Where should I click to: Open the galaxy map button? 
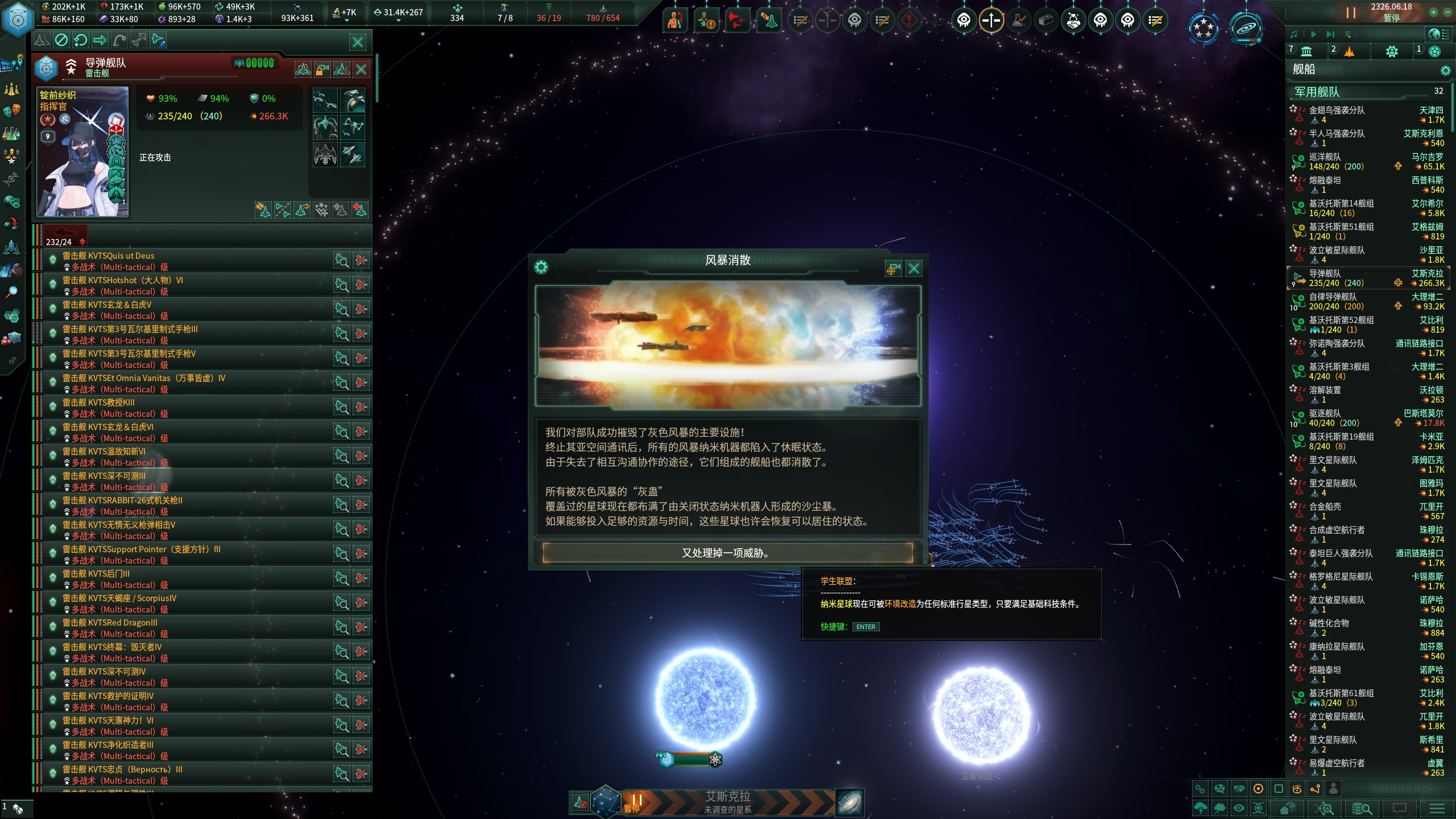(850, 803)
